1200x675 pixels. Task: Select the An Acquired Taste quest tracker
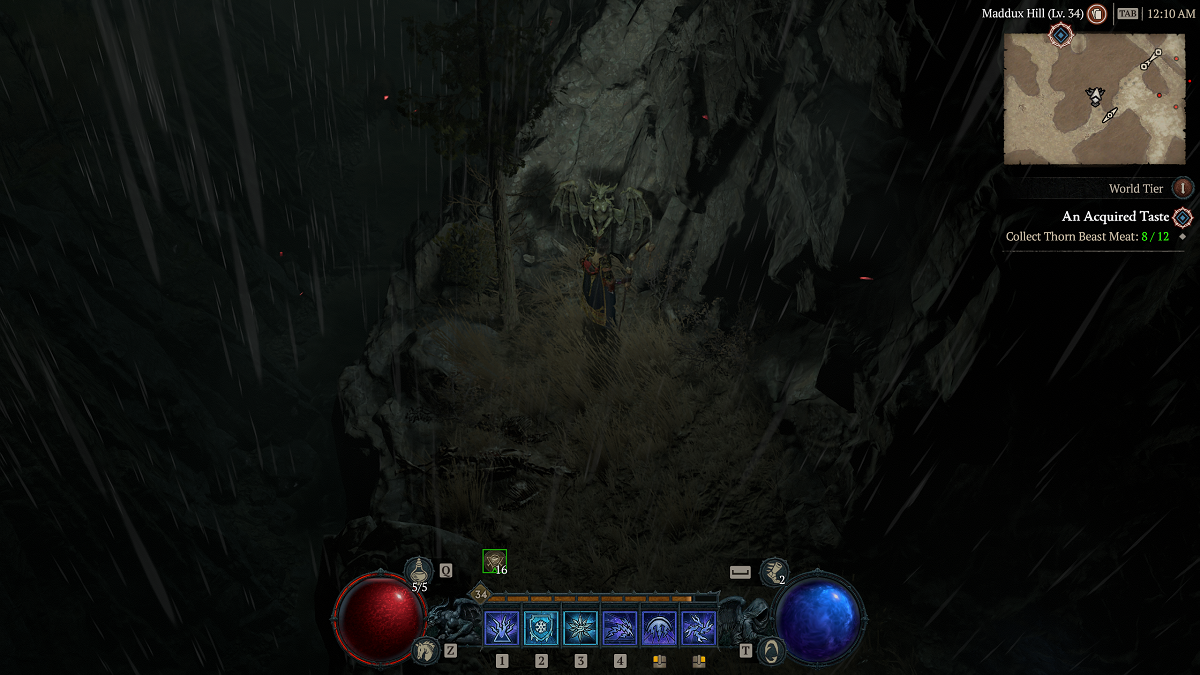[x=1115, y=217]
